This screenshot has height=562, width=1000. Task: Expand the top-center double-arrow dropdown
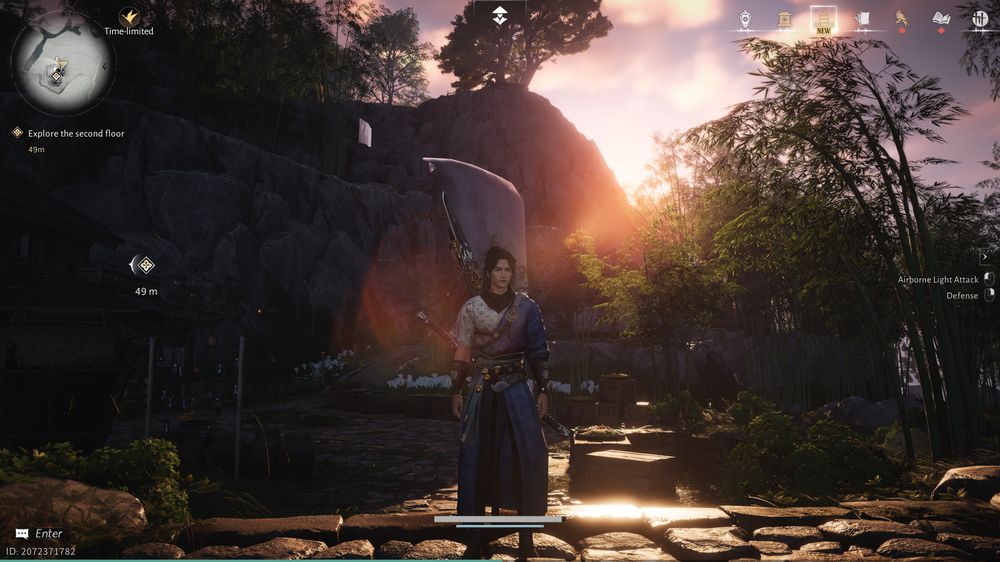[x=500, y=17]
